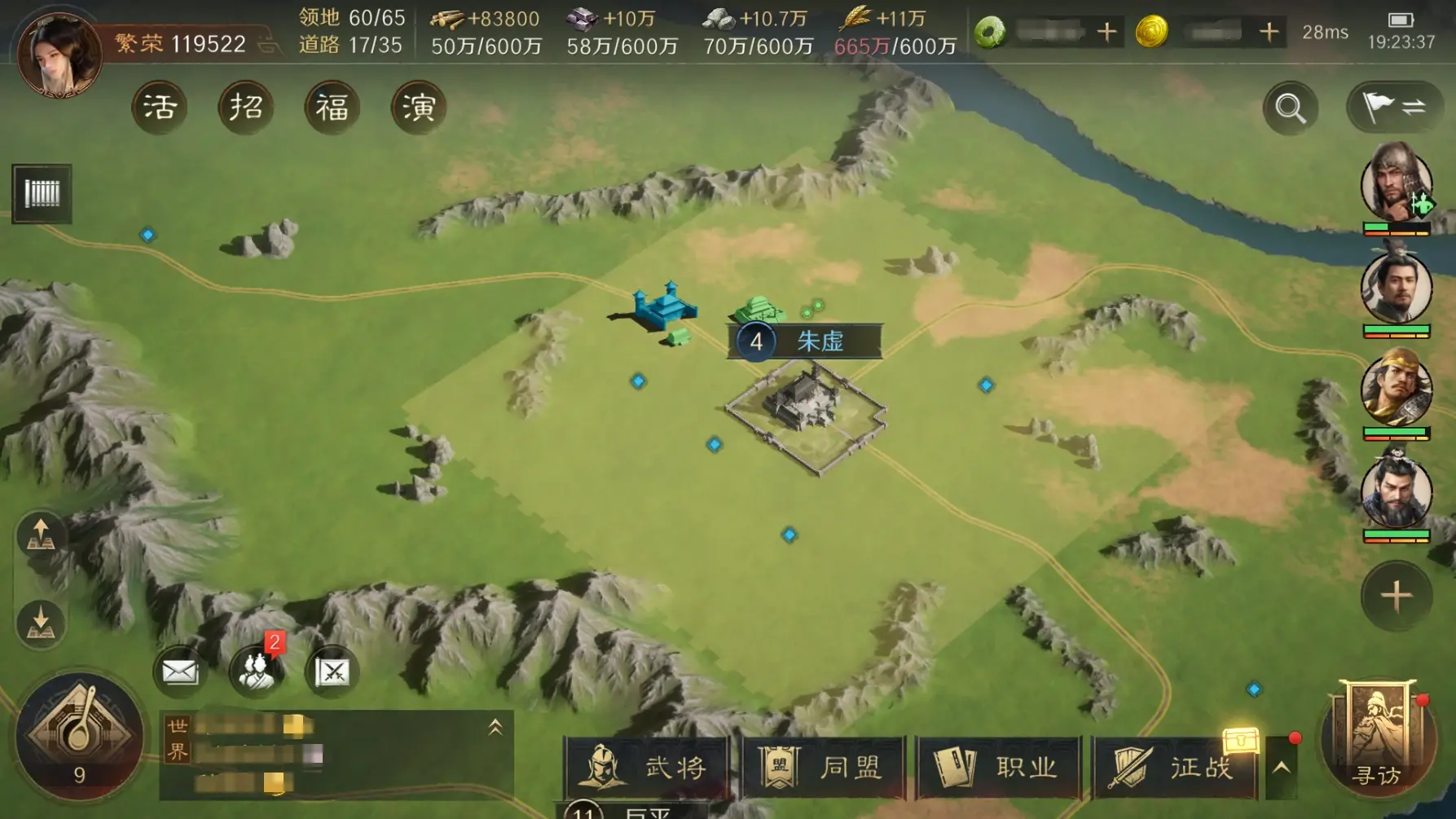Open the 征战 campaign menu
The width and height of the screenshot is (1456, 819).
point(1174,768)
